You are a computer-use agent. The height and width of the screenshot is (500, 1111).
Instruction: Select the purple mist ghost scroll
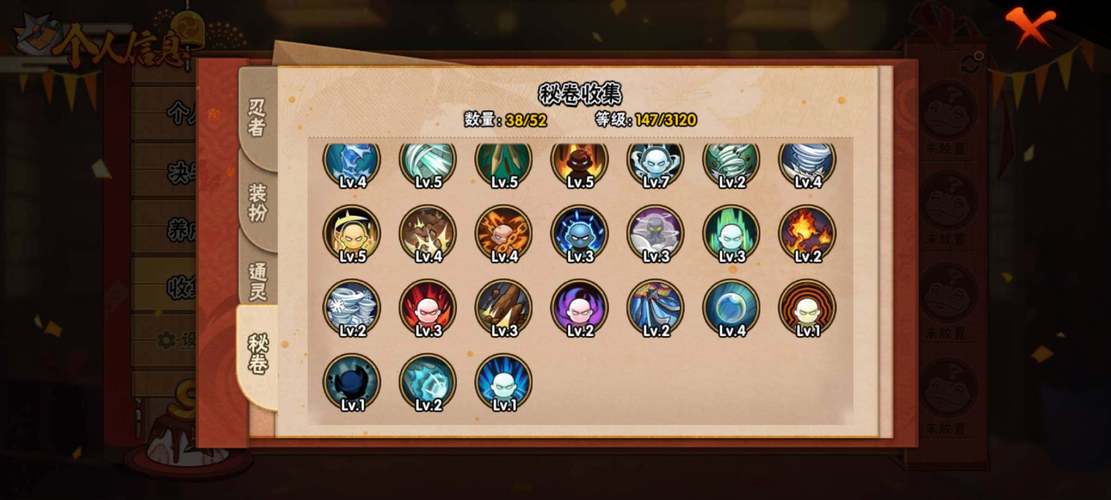tap(655, 233)
